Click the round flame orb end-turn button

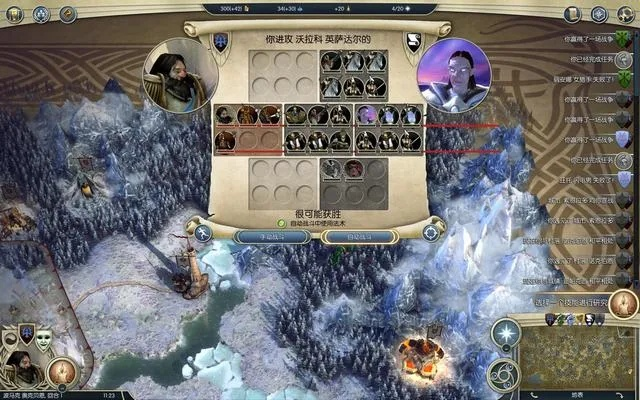point(62,372)
